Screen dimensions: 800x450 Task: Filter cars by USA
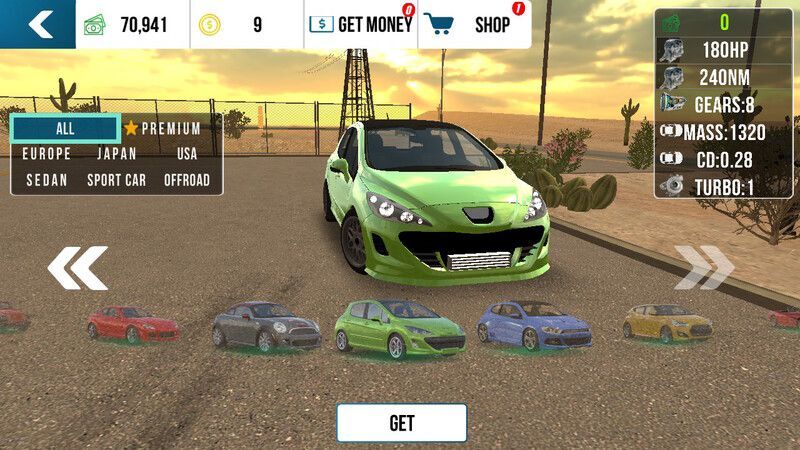point(187,154)
